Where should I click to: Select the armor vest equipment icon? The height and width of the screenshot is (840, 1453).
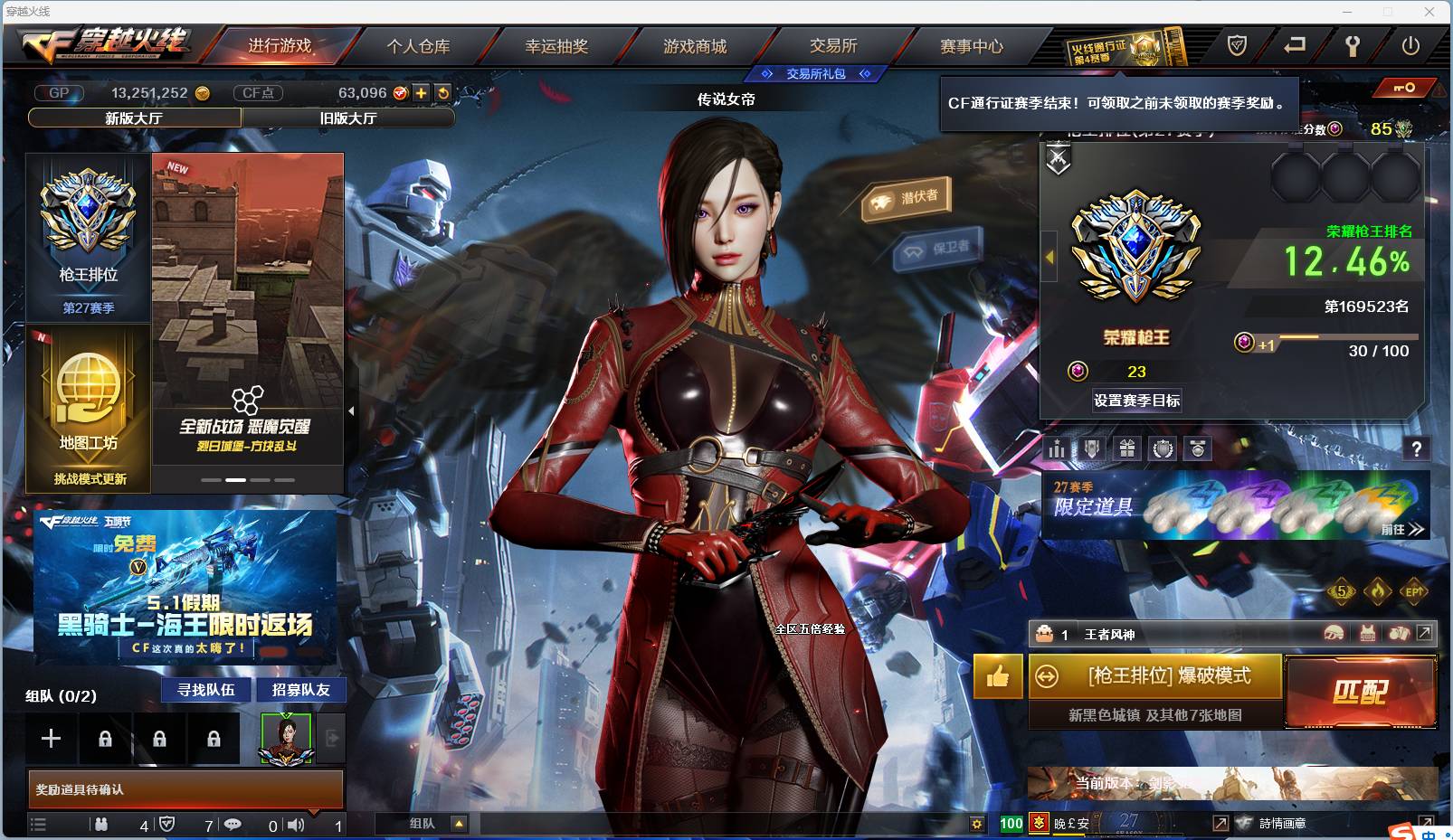coord(1368,634)
